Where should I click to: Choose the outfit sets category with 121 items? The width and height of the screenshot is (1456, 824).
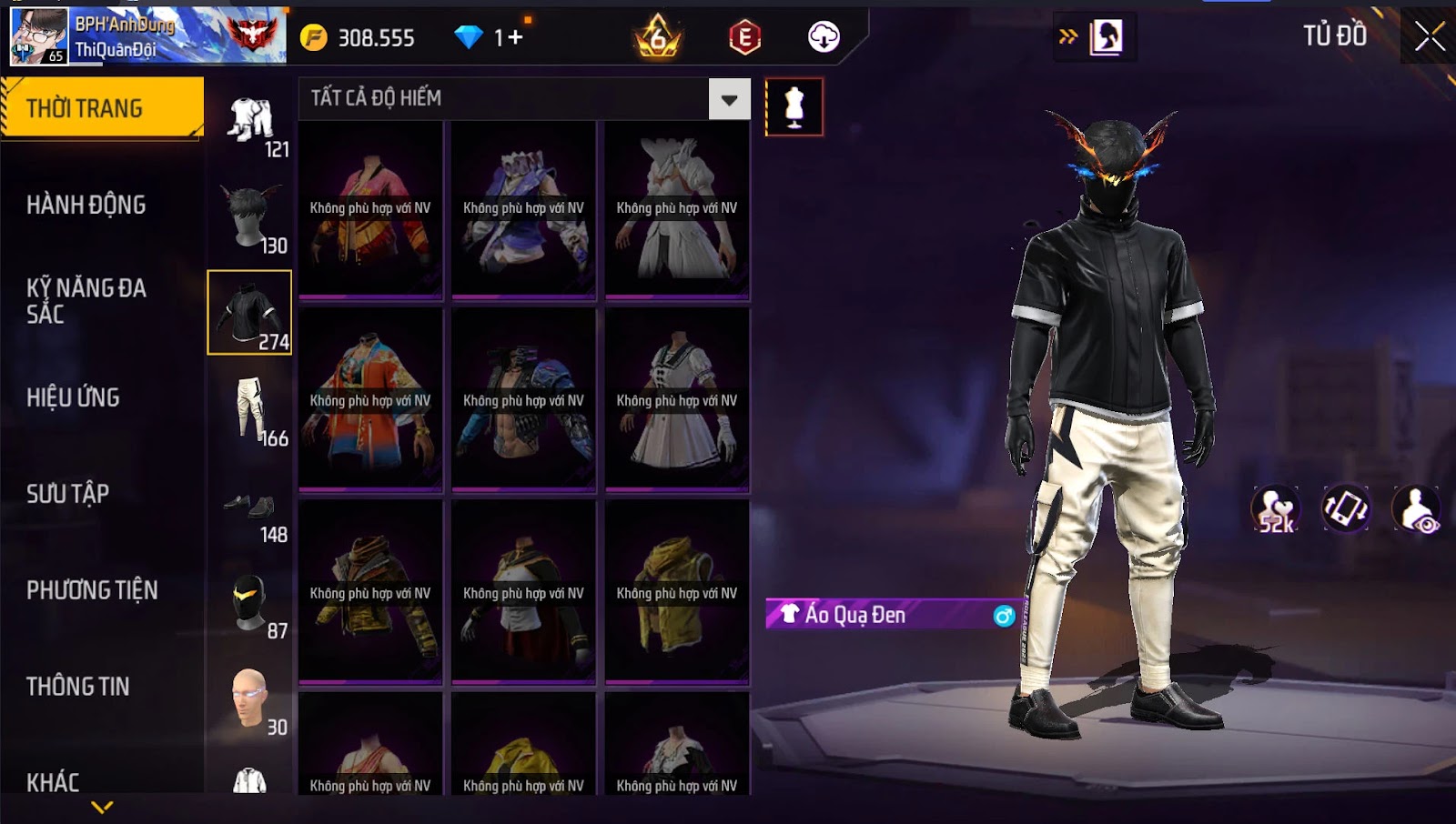pos(251,122)
